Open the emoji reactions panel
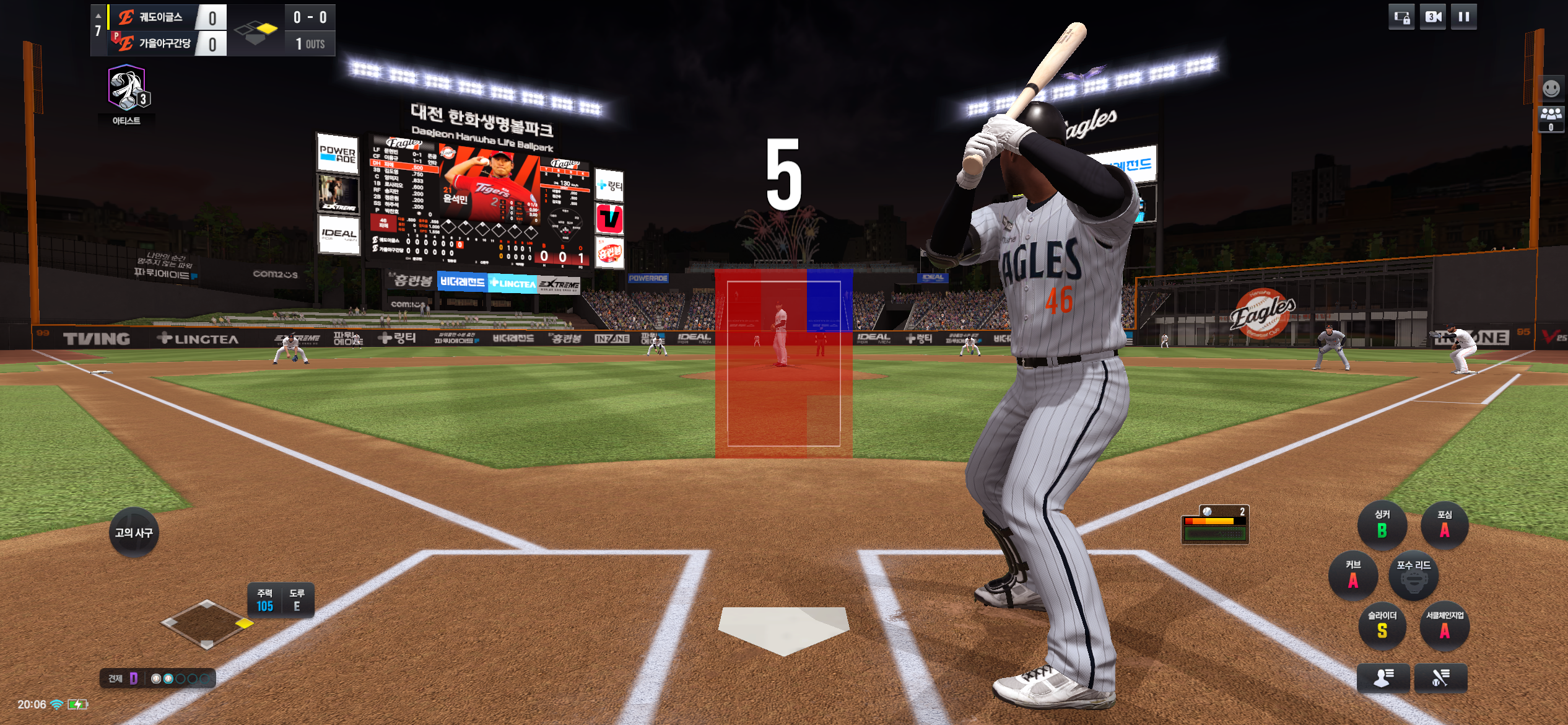This screenshot has height=725, width=1568. pos(1551,89)
